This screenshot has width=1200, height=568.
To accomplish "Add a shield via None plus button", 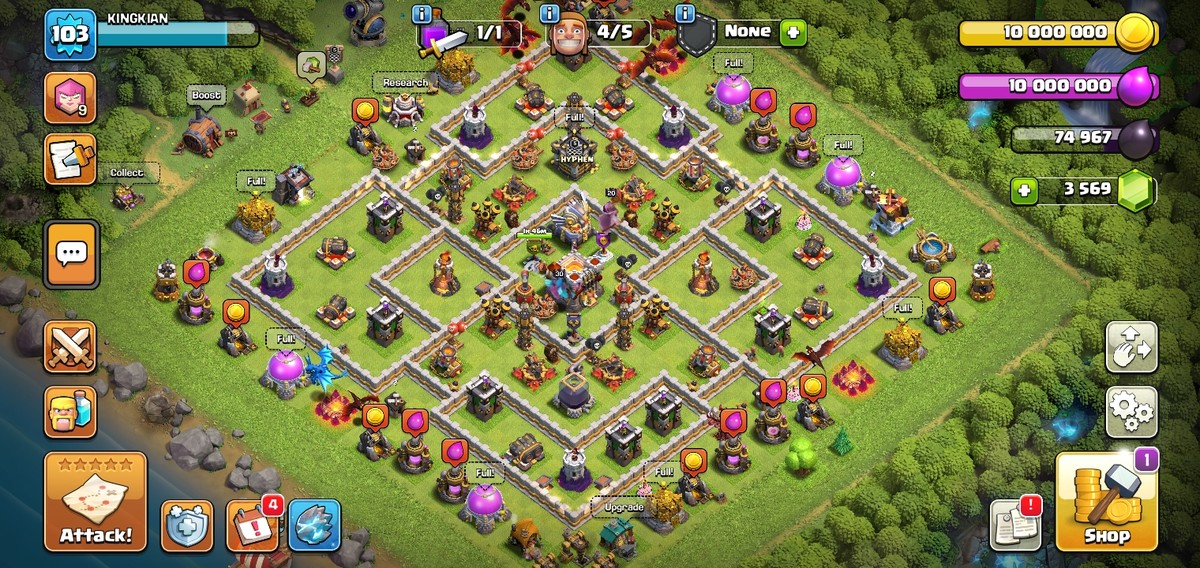I will pos(794,32).
